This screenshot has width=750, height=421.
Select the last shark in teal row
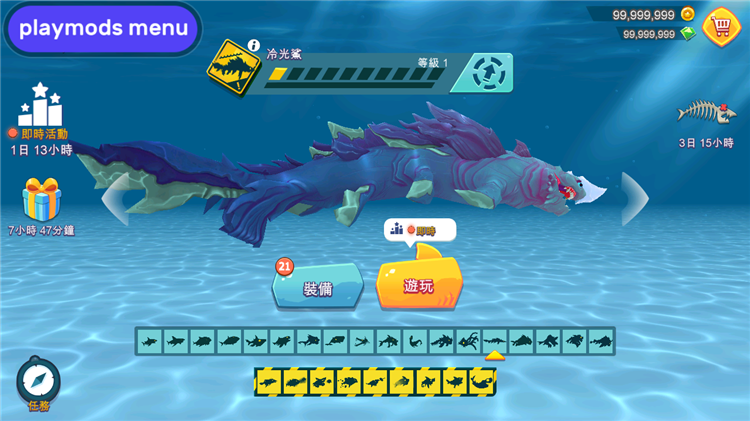(x=601, y=342)
